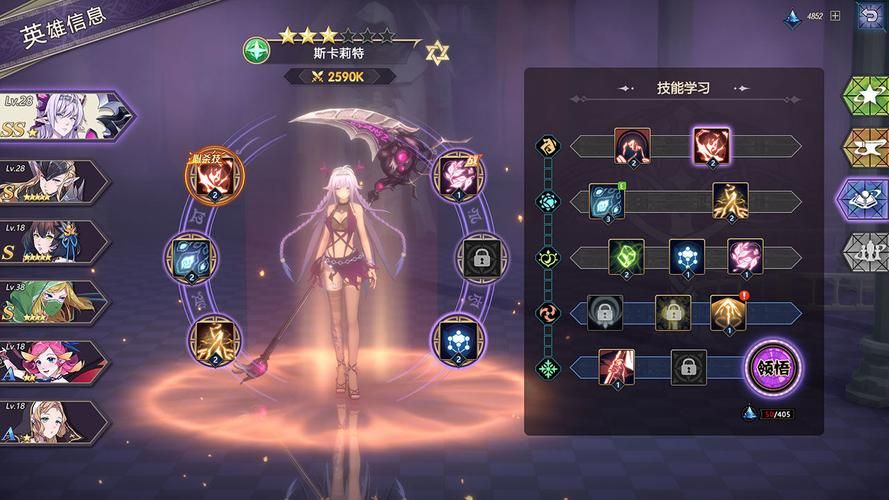This screenshot has height=500, width=889.
Task: Click the green plus icon beside hero name
Action: 257,49
